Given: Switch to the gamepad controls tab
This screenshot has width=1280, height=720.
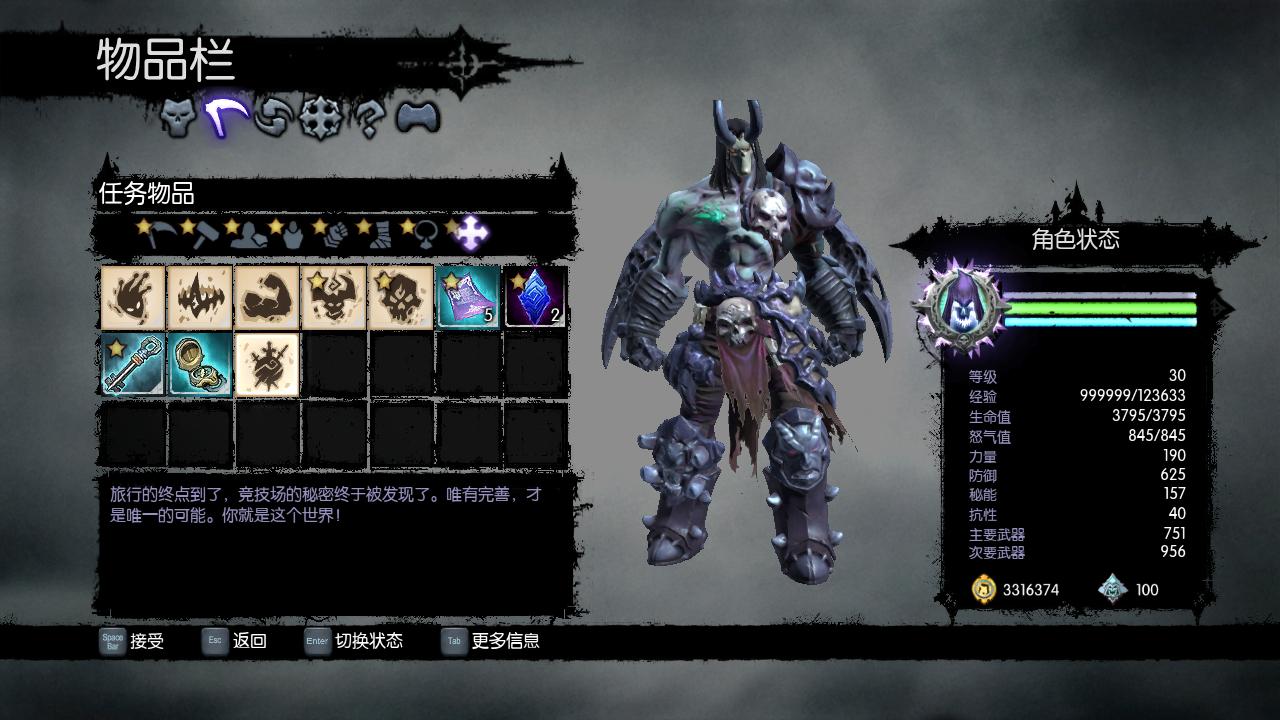Looking at the screenshot, I should pyautogui.click(x=417, y=118).
